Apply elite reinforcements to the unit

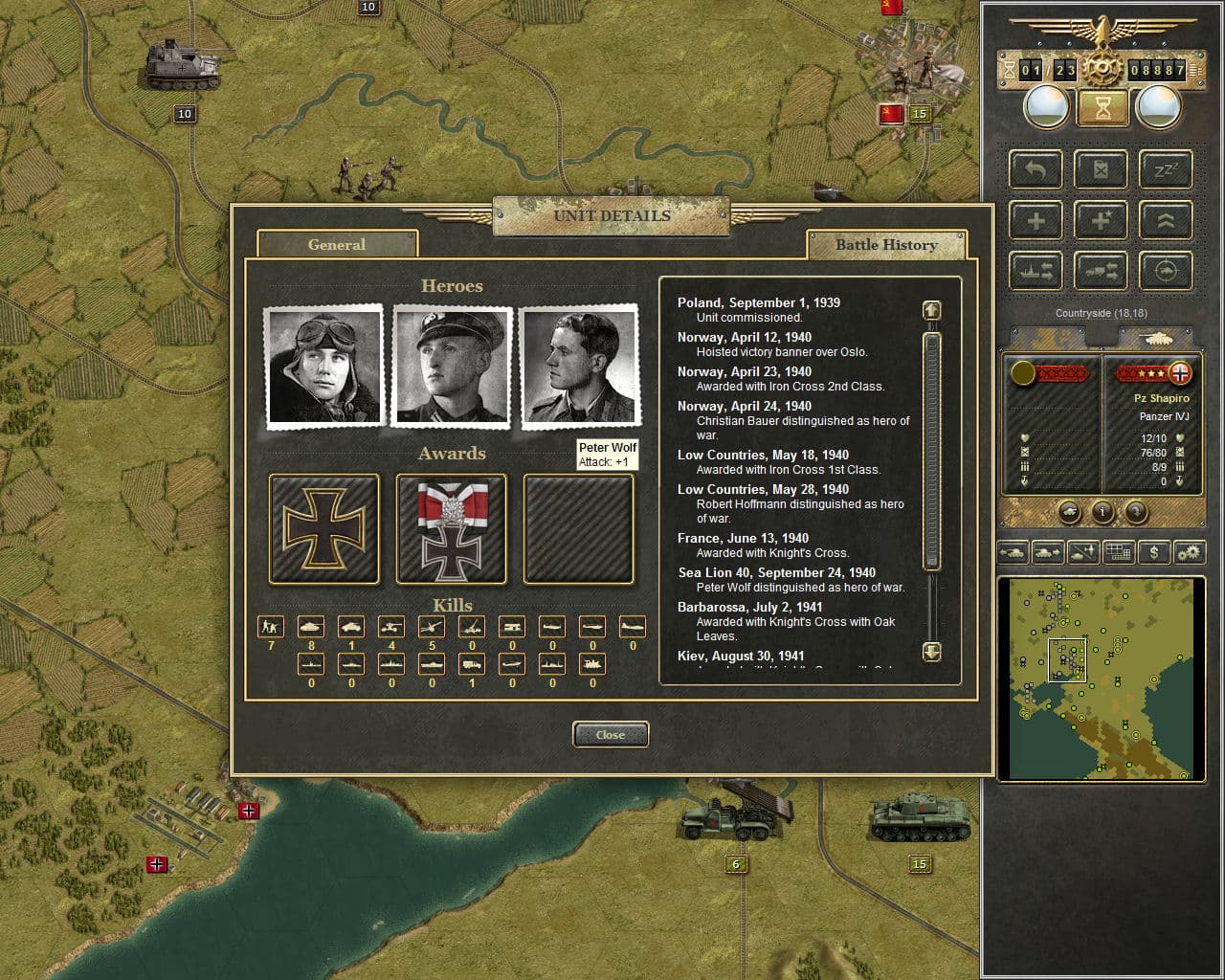click(x=1101, y=220)
